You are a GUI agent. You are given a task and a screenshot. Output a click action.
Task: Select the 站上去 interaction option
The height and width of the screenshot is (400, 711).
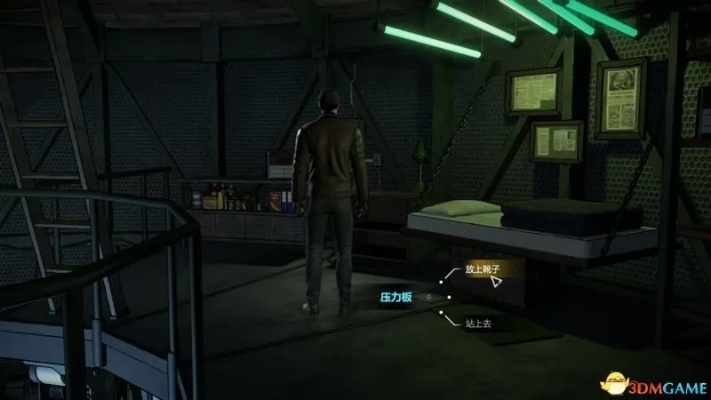tap(480, 323)
